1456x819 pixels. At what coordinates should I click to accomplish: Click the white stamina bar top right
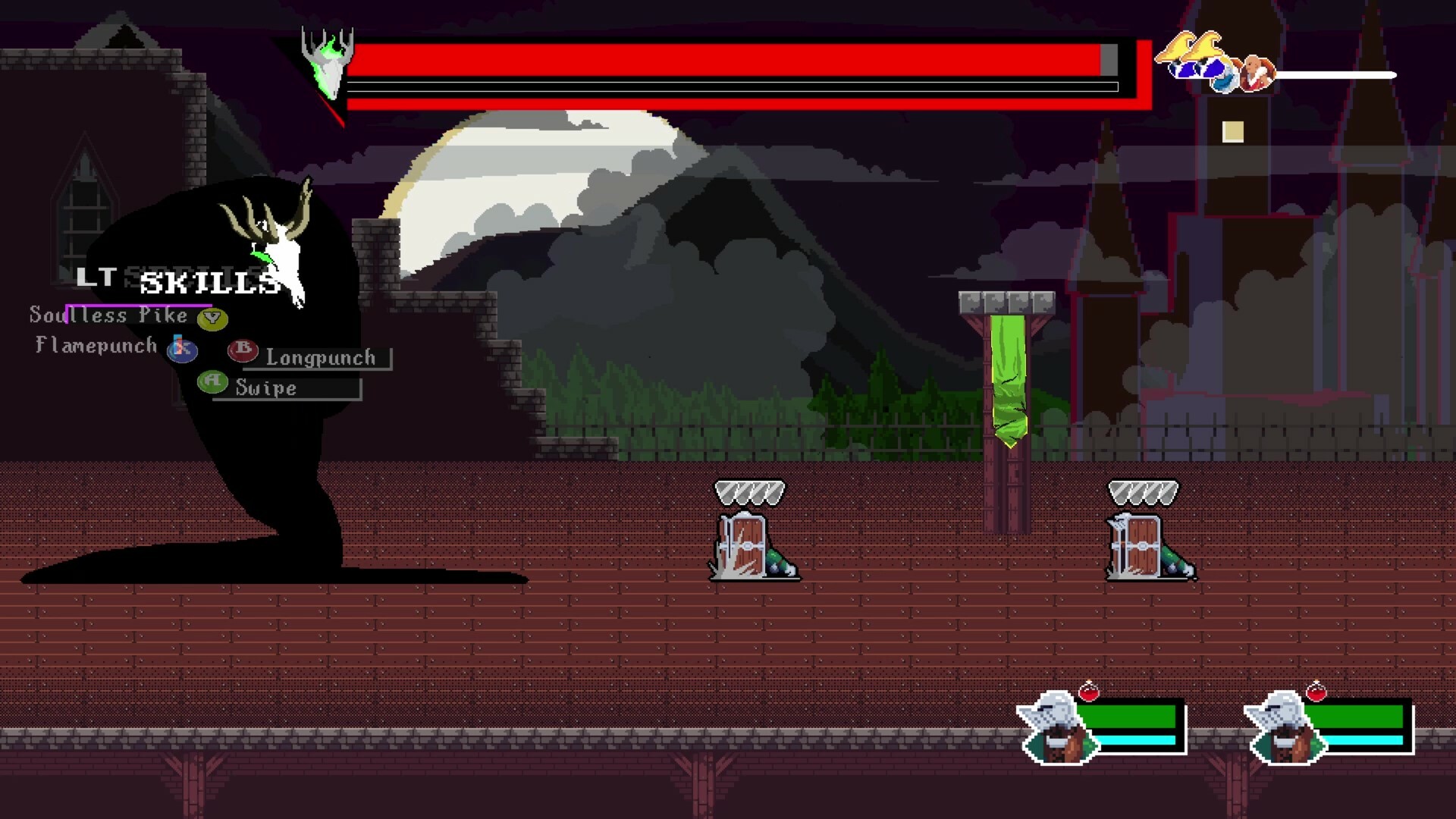pos(1335,76)
